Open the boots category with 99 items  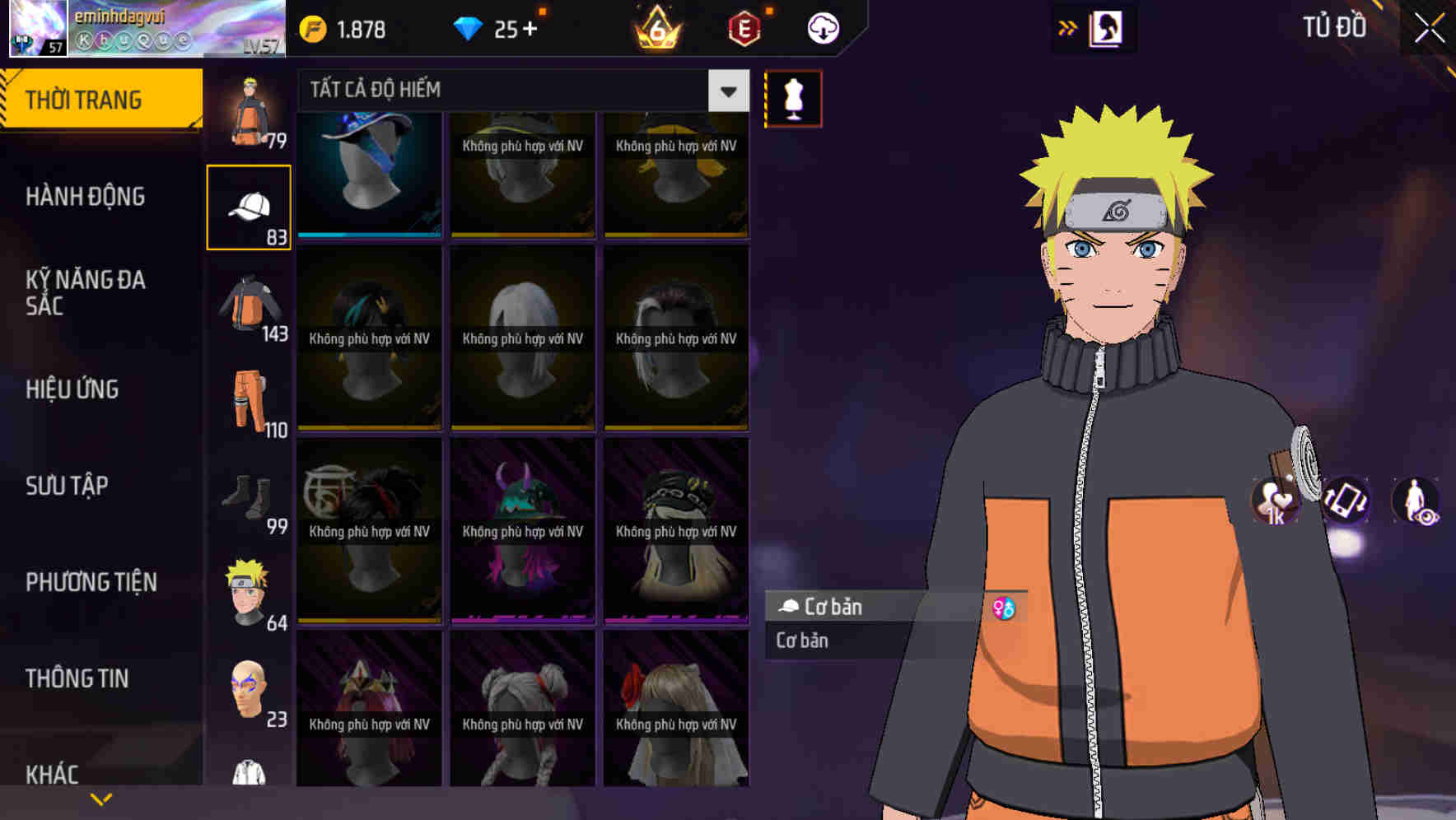click(x=249, y=498)
